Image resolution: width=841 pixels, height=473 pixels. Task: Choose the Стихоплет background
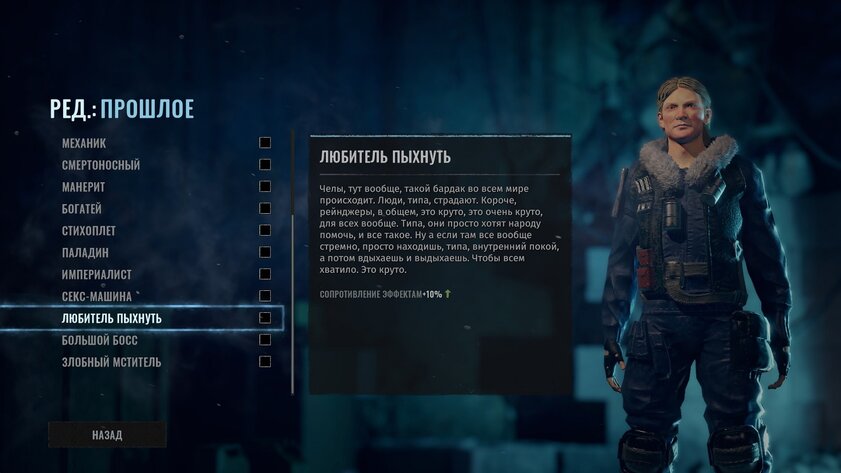pos(90,231)
